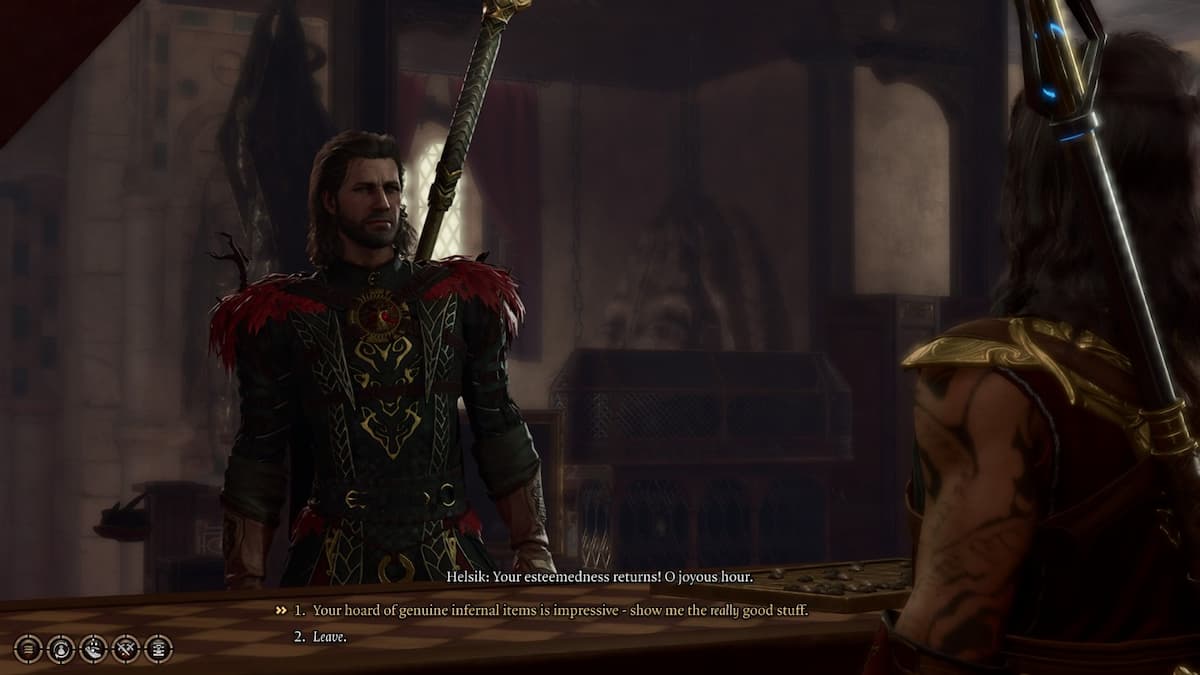Open the dialogue history lines icon
Viewport: 1200px width, 675px height.
29,649
